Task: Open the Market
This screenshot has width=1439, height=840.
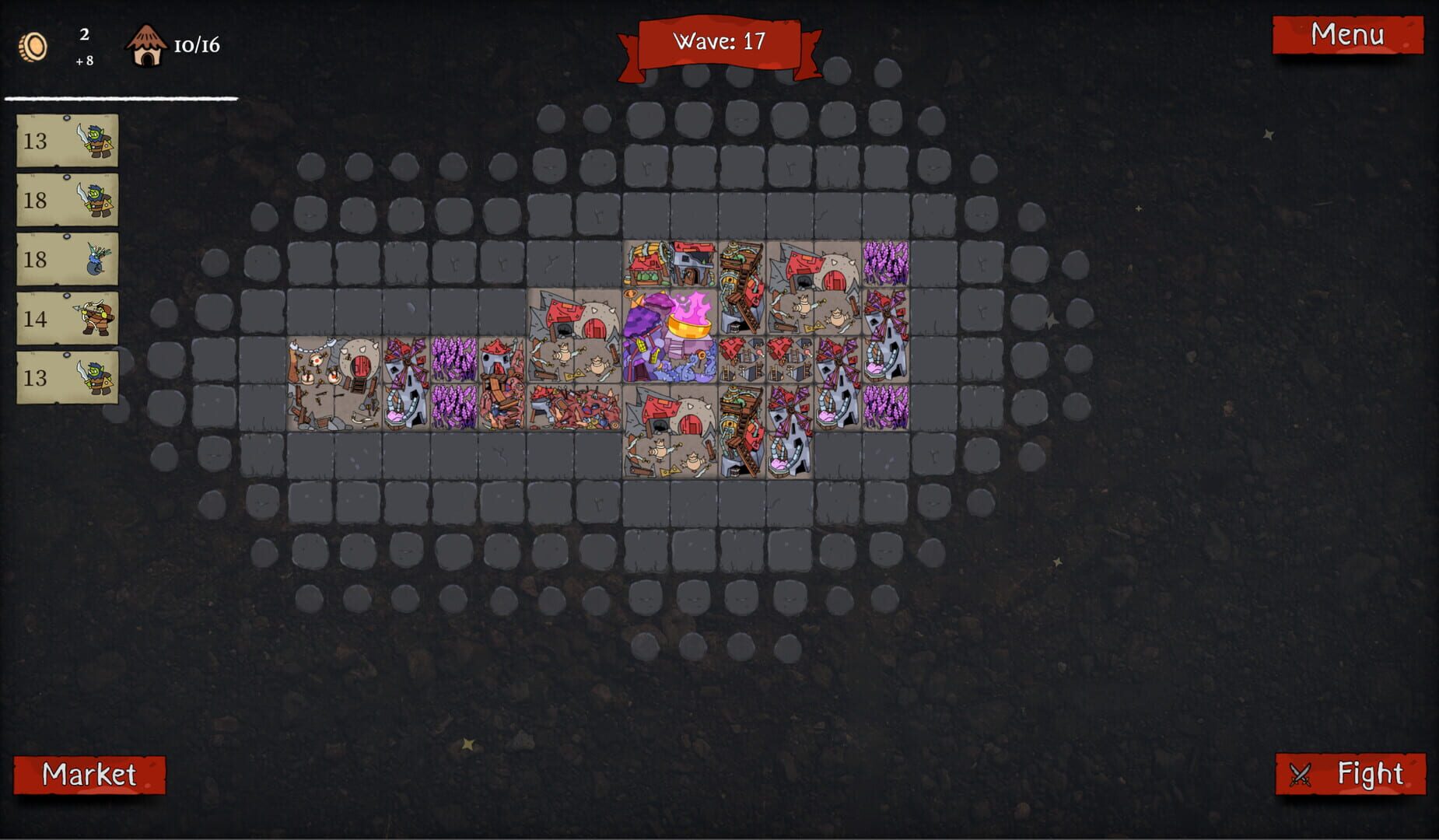Action: tap(89, 775)
